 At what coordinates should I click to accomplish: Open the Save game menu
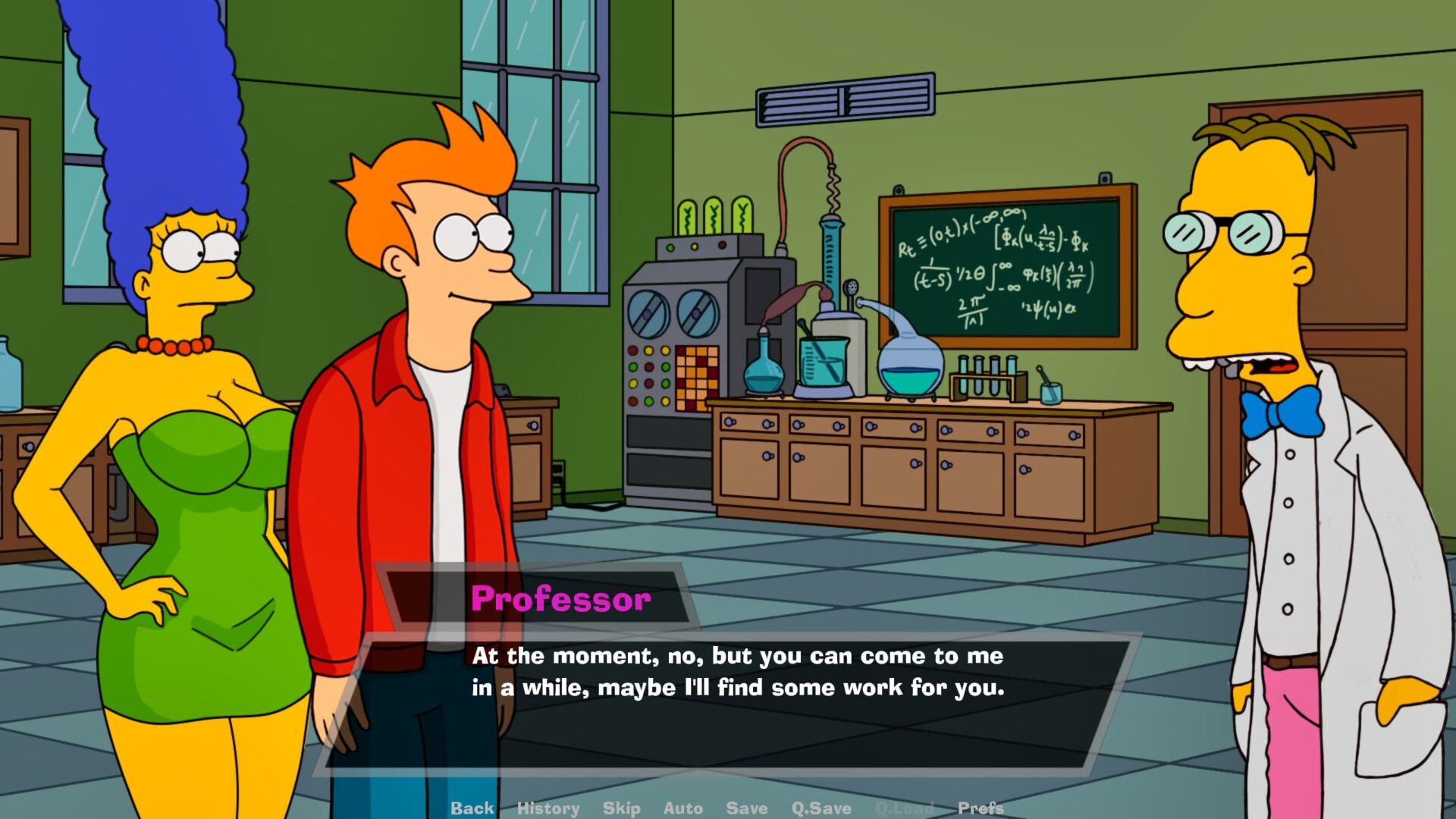pos(746,808)
